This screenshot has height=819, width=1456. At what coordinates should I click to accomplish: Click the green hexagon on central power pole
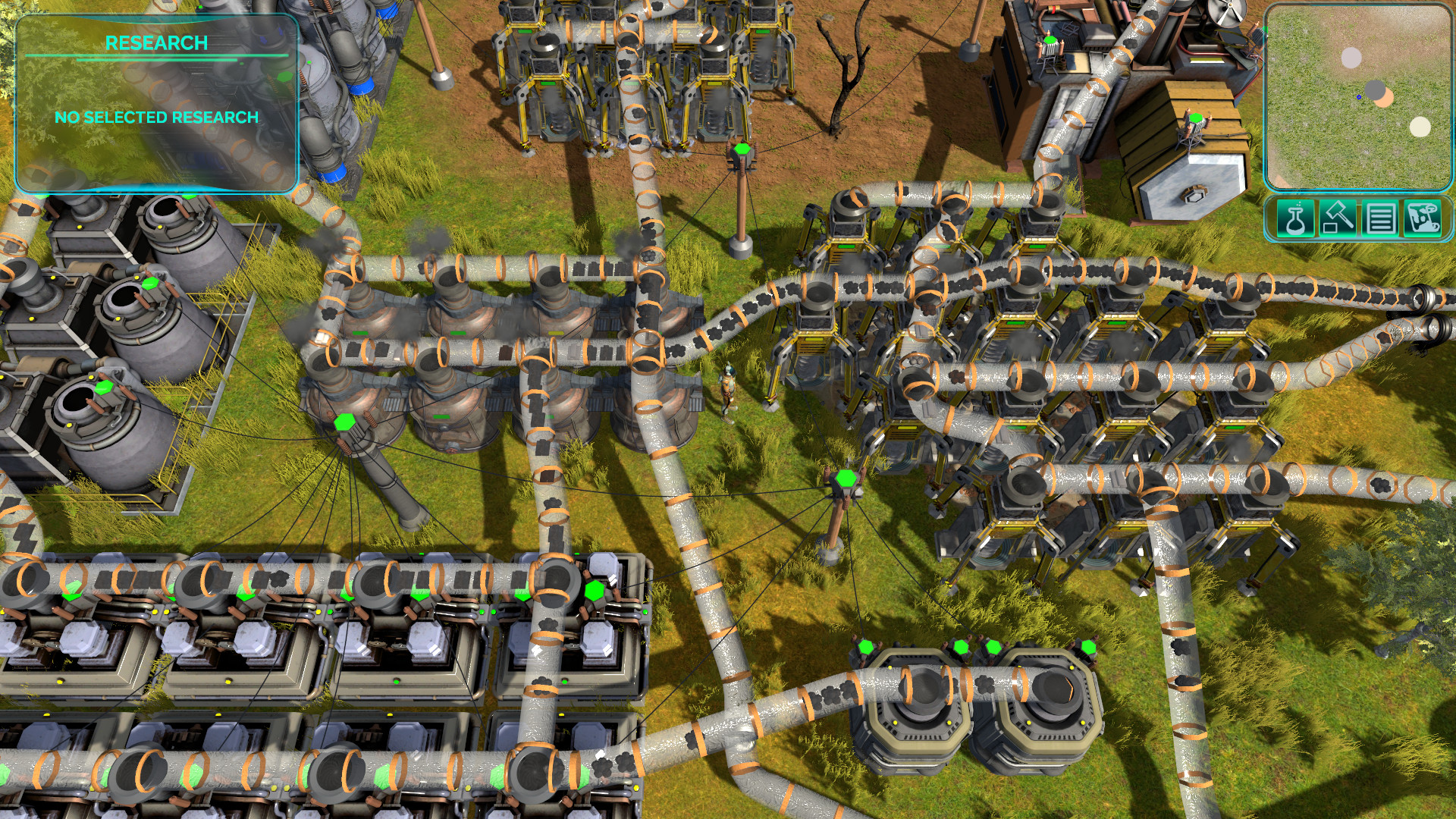tap(846, 478)
